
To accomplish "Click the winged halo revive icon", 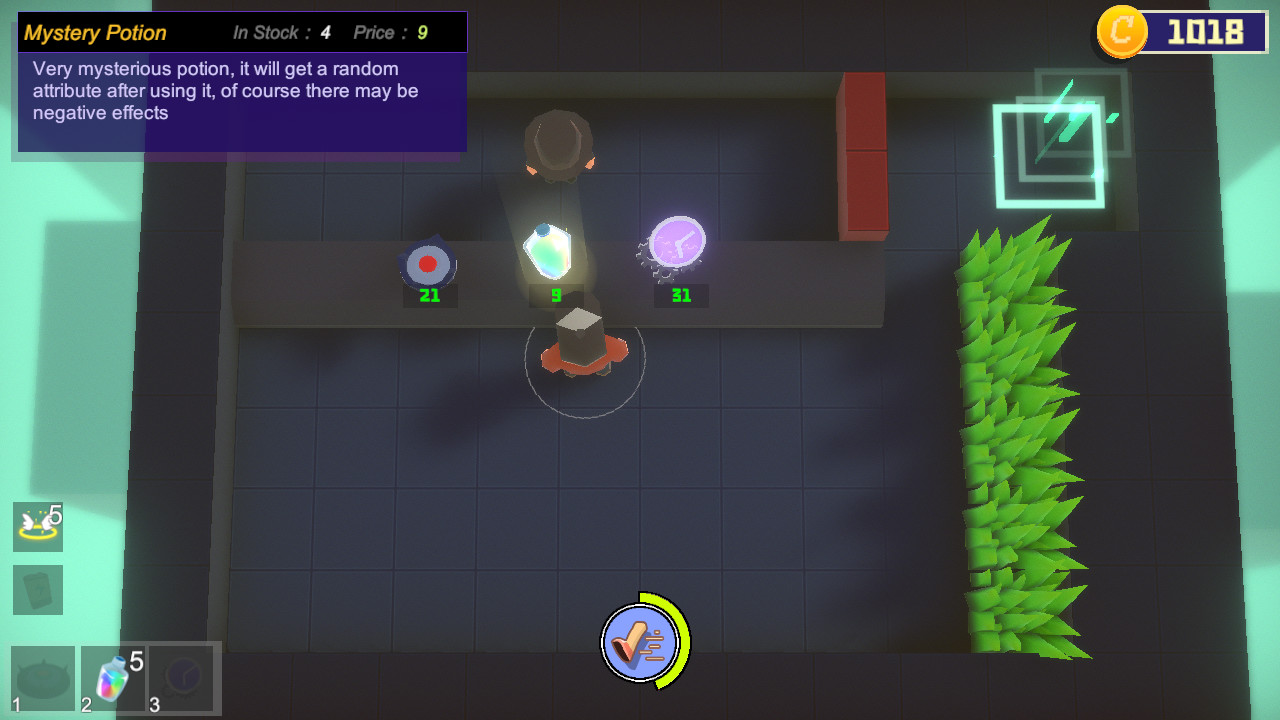I will [38, 524].
